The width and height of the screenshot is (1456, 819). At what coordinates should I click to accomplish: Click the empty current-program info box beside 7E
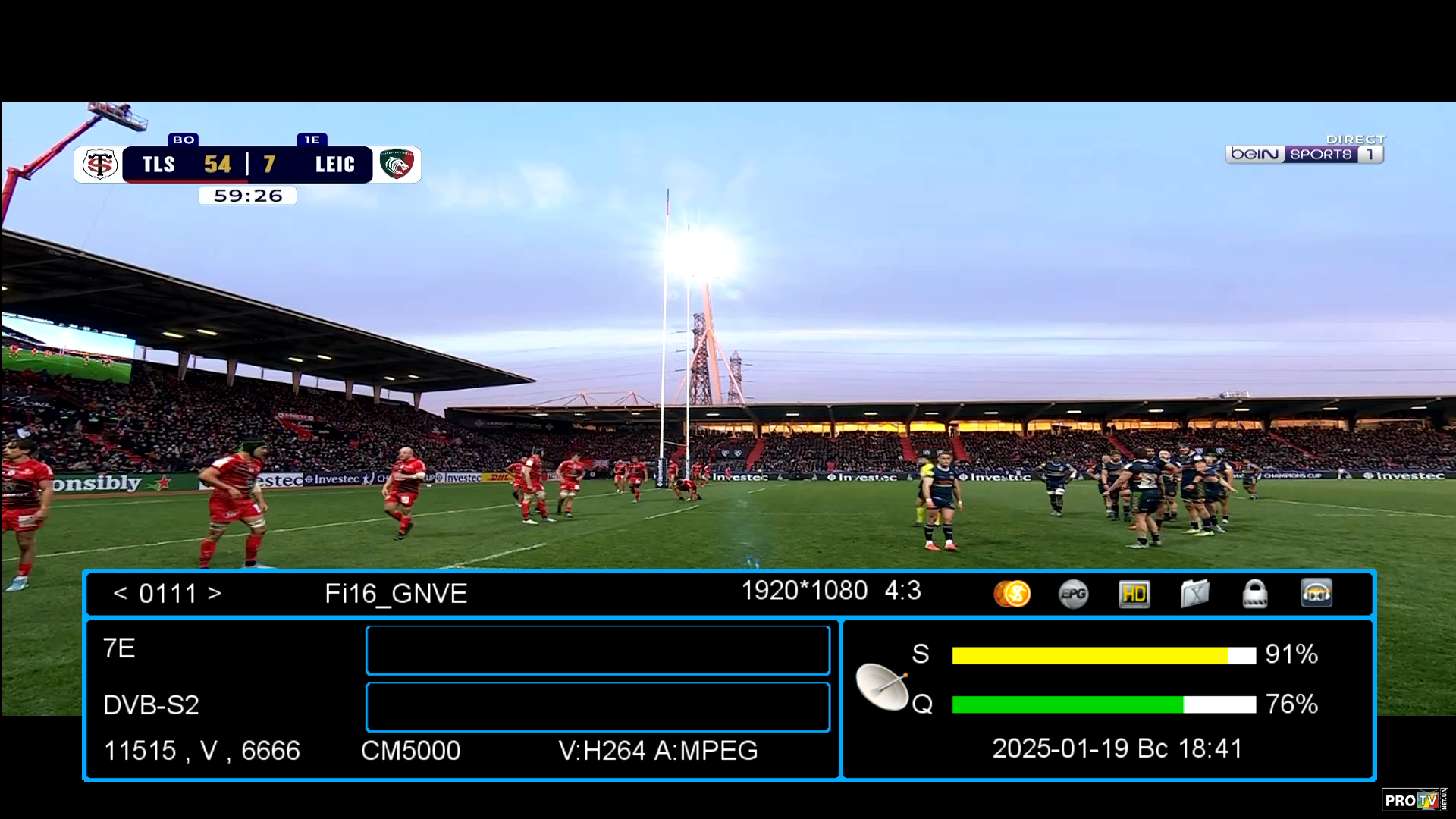pyautogui.click(x=598, y=650)
